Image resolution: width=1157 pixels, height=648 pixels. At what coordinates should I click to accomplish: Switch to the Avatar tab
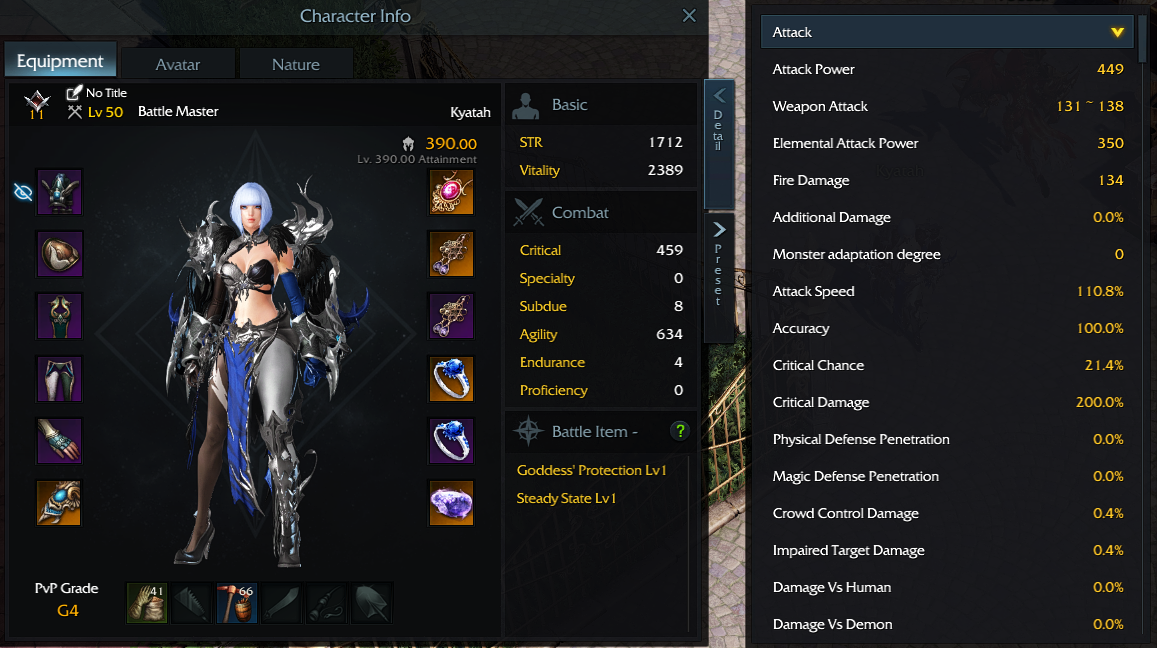[x=178, y=64]
